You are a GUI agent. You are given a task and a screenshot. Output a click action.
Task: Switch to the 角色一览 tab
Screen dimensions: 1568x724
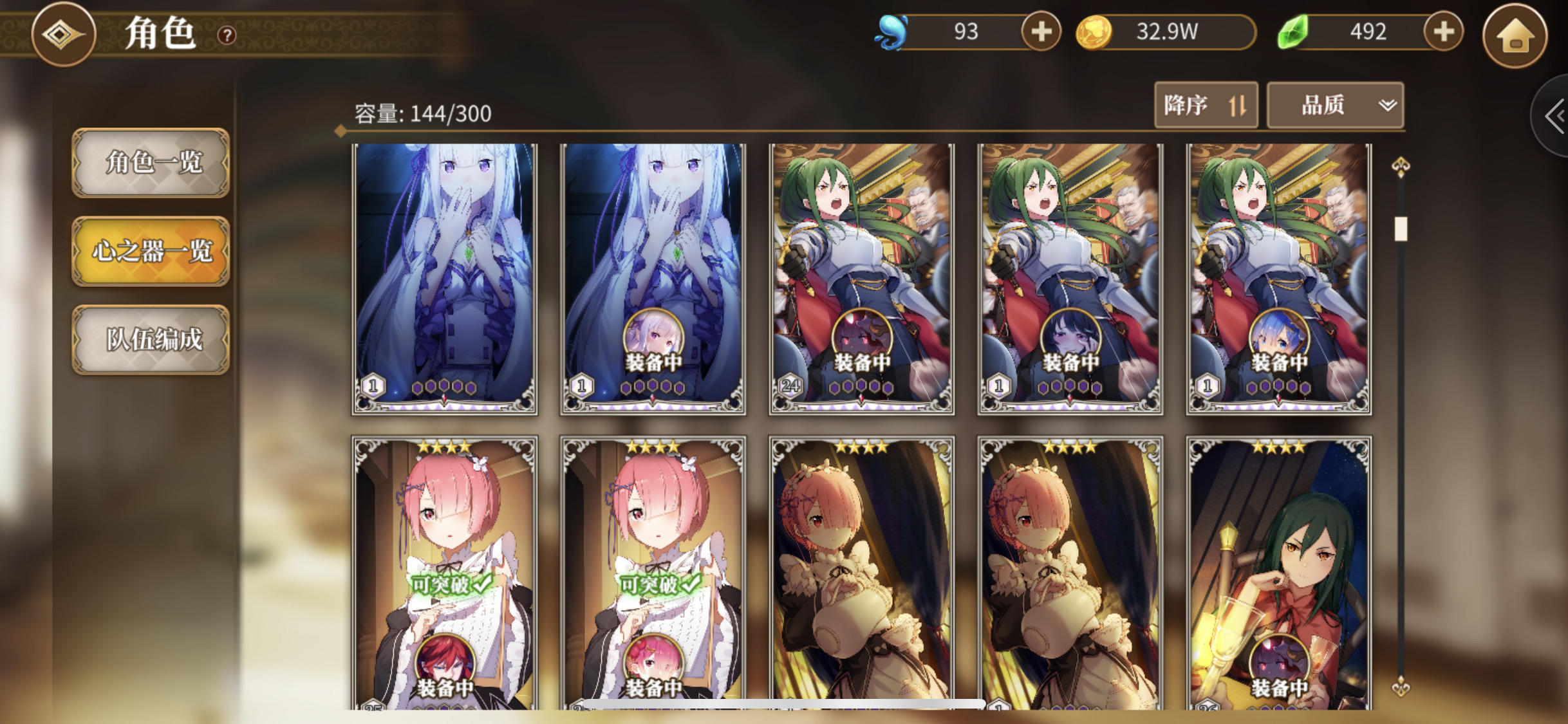(150, 163)
